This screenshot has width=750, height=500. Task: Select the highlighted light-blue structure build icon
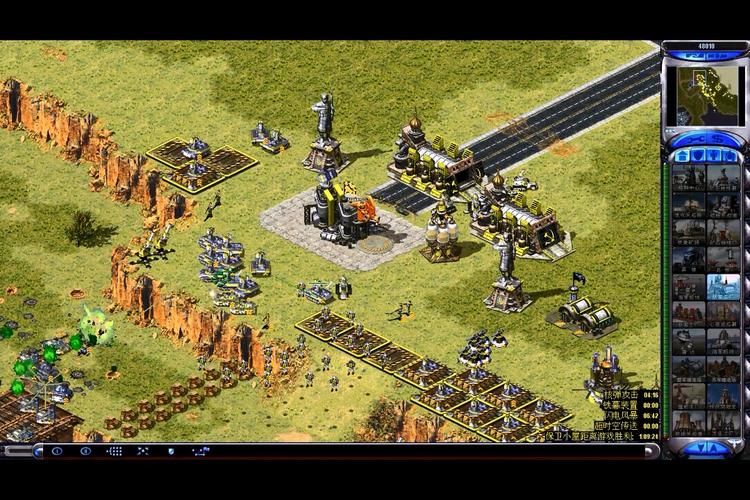pyautogui.click(x=723, y=288)
